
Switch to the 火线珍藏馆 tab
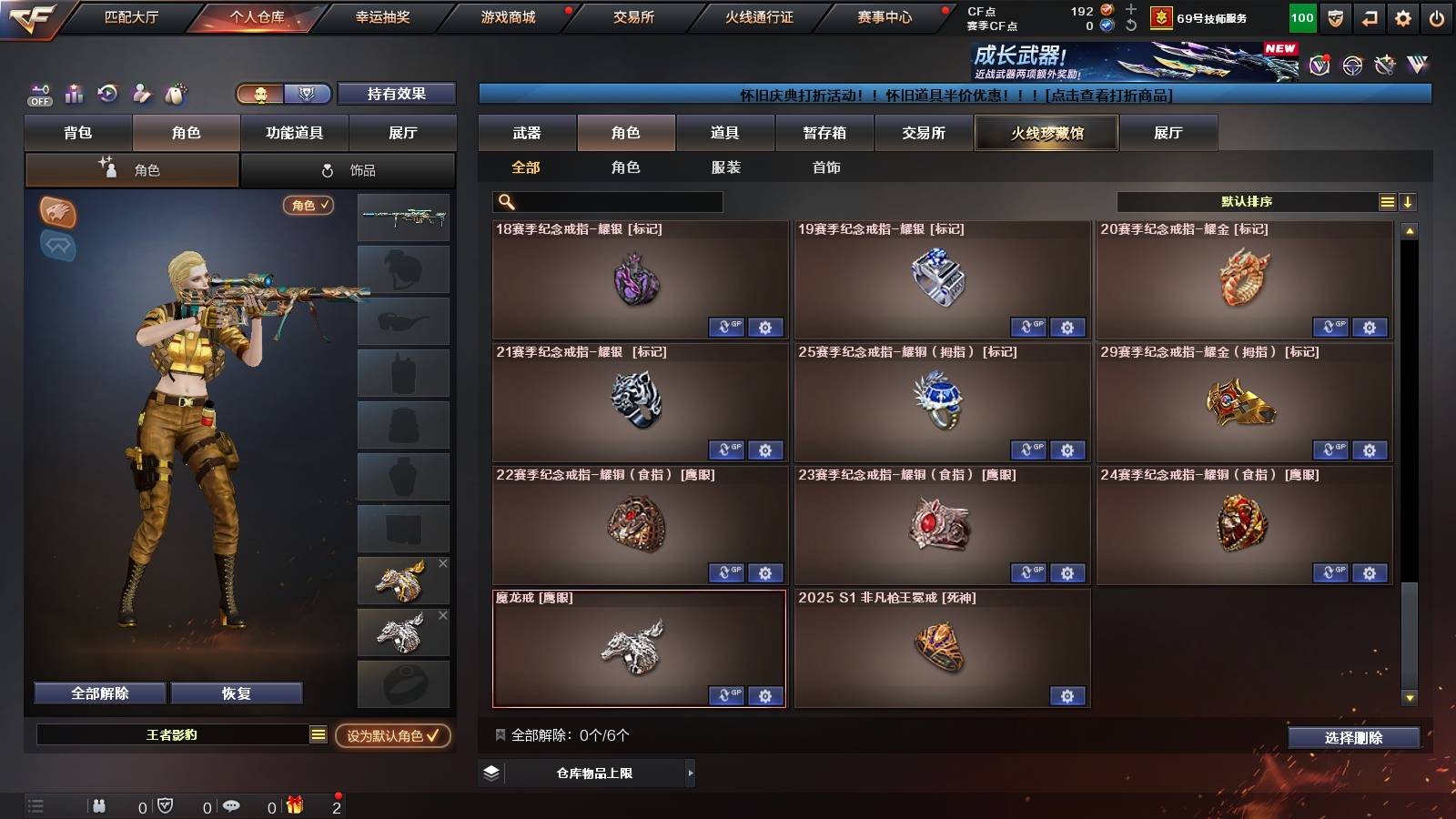[1046, 133]
